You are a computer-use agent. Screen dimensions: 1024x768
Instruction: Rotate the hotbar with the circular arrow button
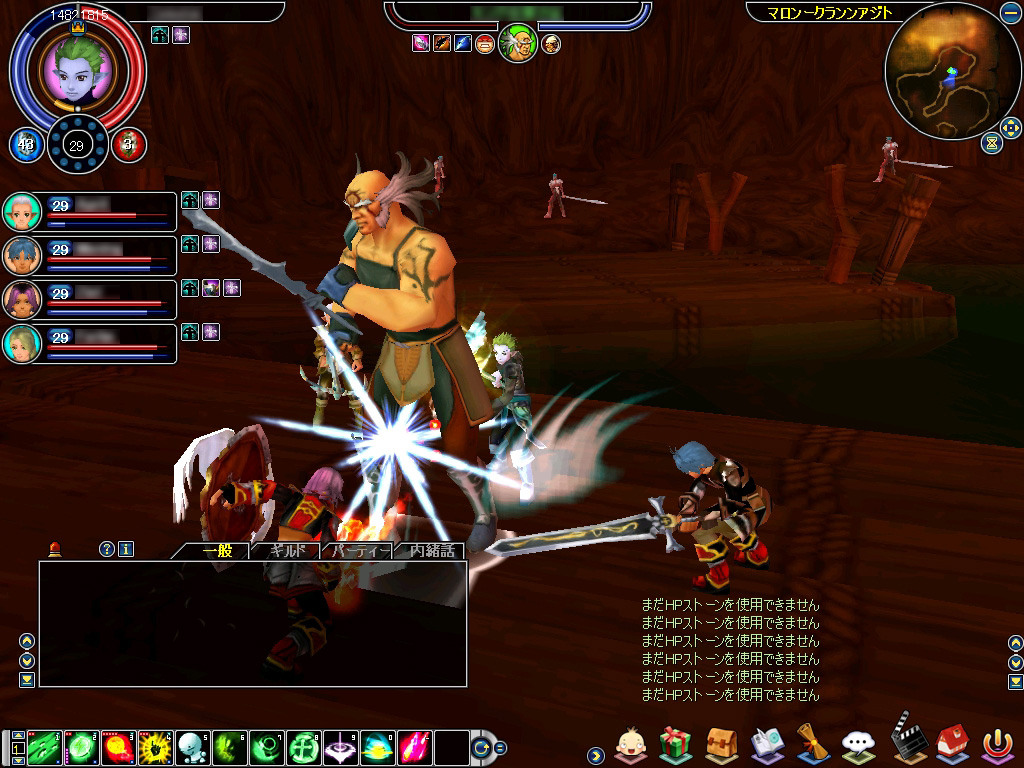point(482,747)
